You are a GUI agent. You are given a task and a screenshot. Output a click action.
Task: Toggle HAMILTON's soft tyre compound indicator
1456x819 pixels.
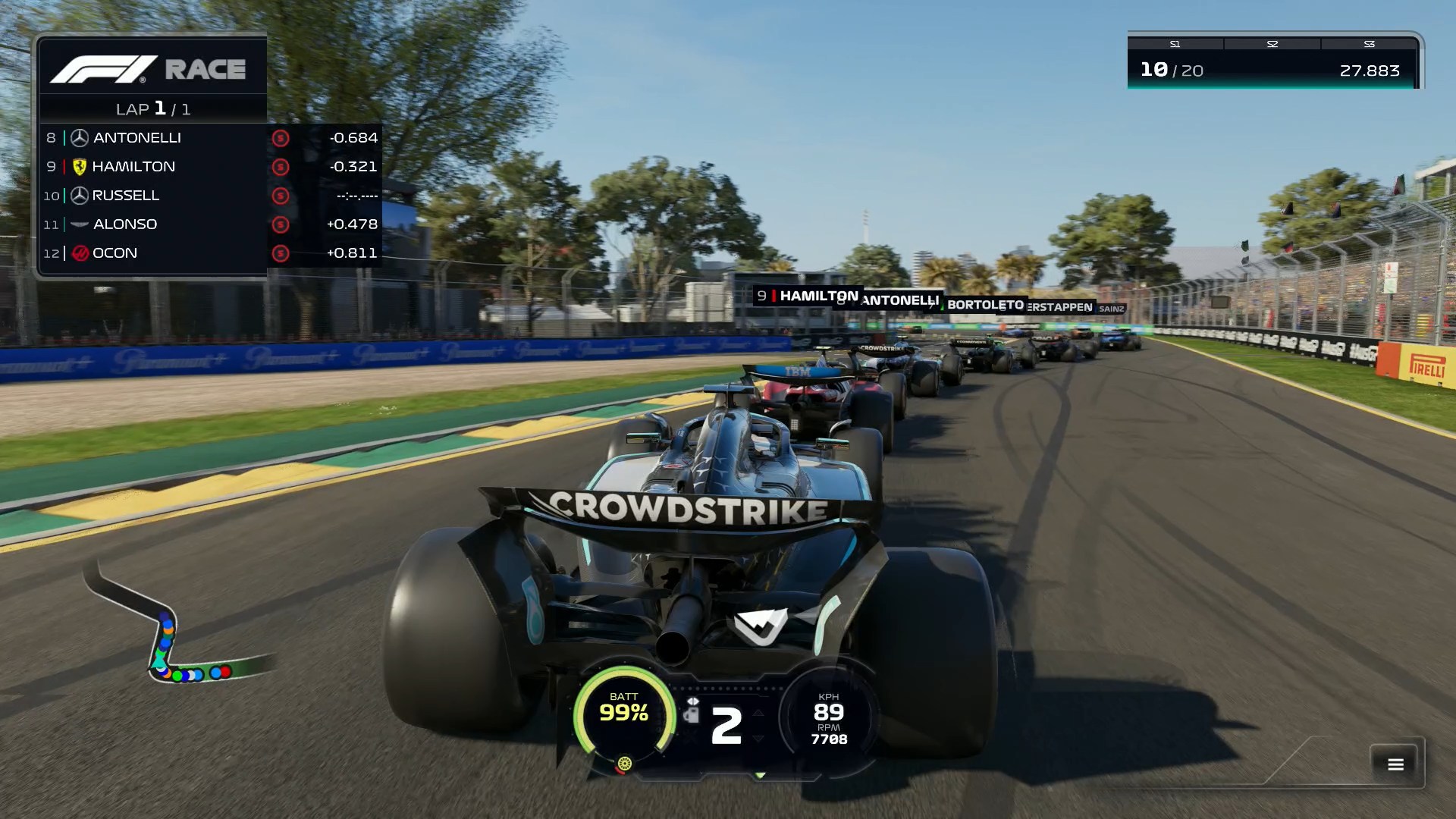pyautogui.click(x=280, y=166)
